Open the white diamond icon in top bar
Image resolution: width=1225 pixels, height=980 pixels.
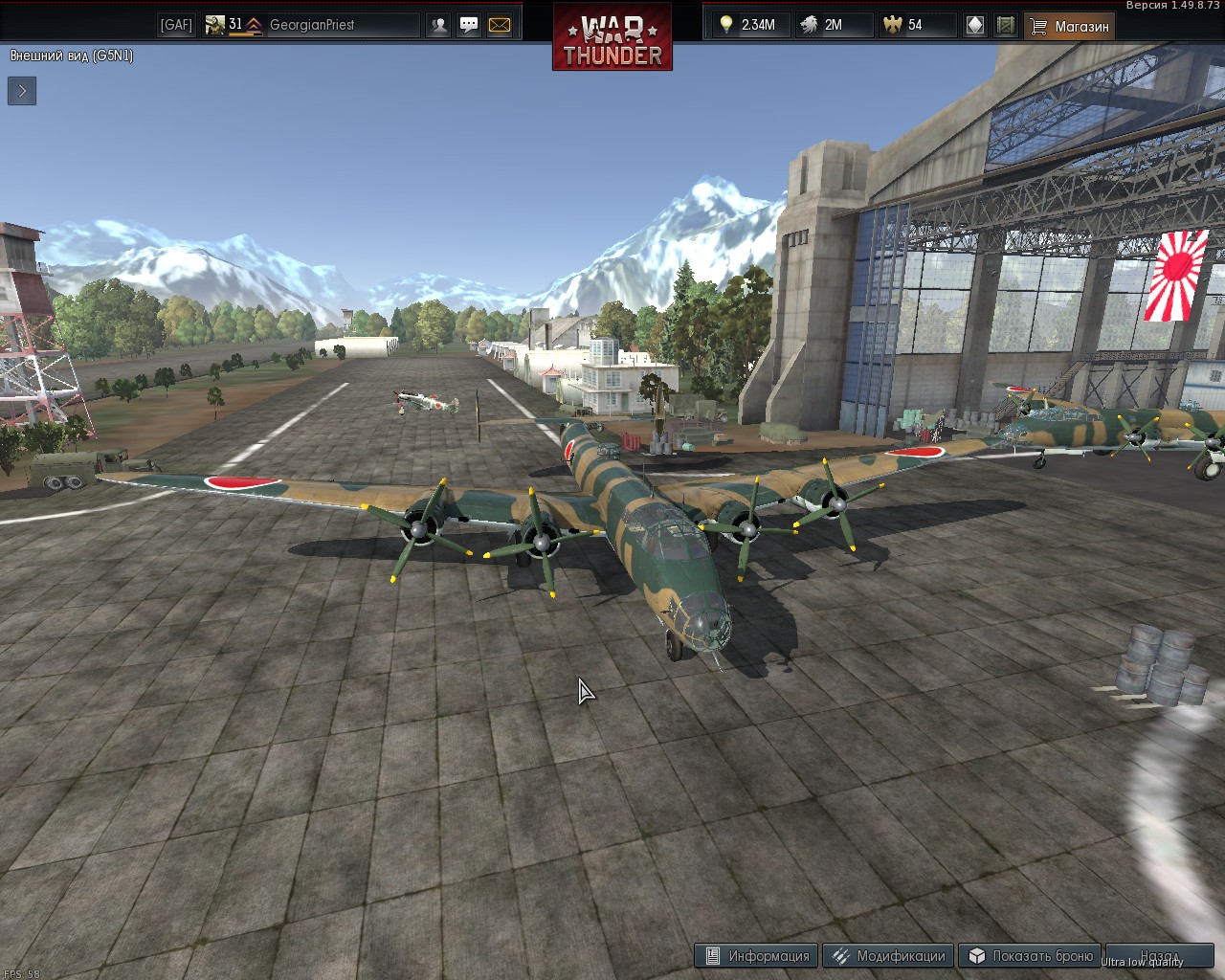[x=975, y=25]
